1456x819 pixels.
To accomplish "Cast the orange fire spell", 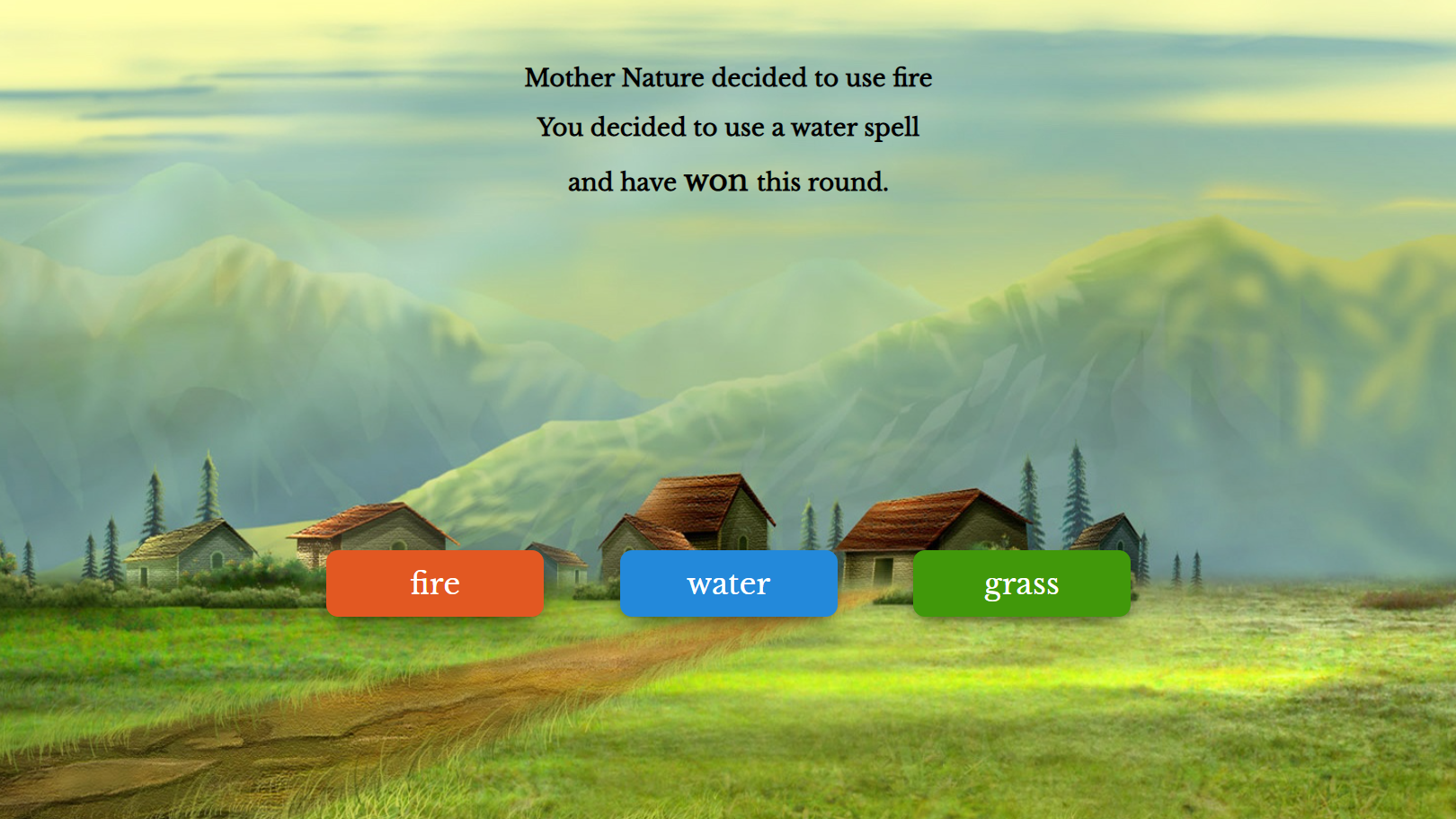I will tap(435, 583).
